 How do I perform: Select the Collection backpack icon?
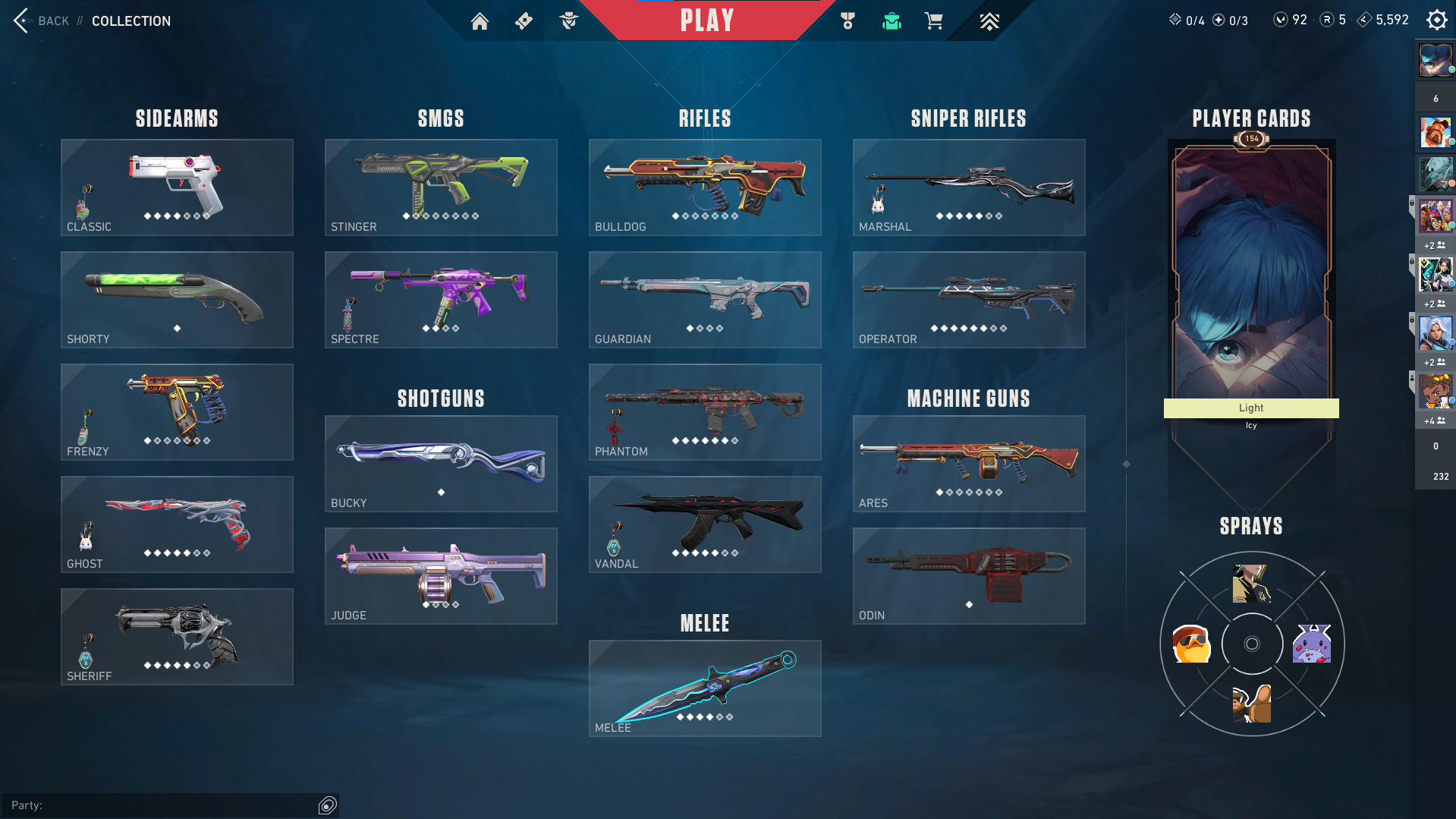(x=892, y=20)
